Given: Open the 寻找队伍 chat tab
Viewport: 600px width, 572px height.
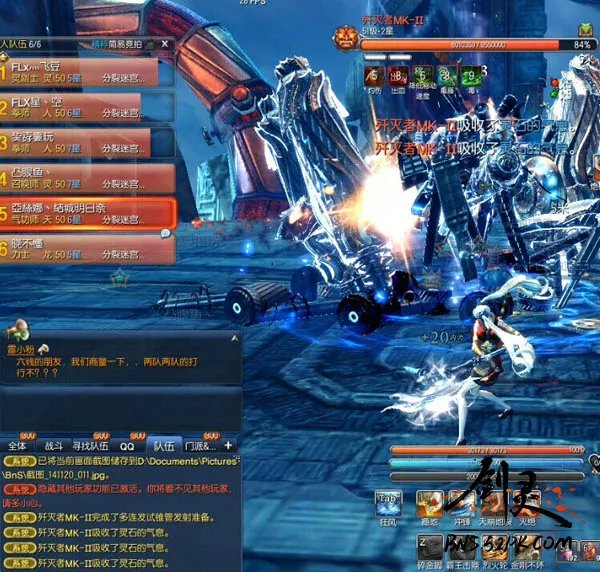Looking at the screenshot, I should pos(91,445).
